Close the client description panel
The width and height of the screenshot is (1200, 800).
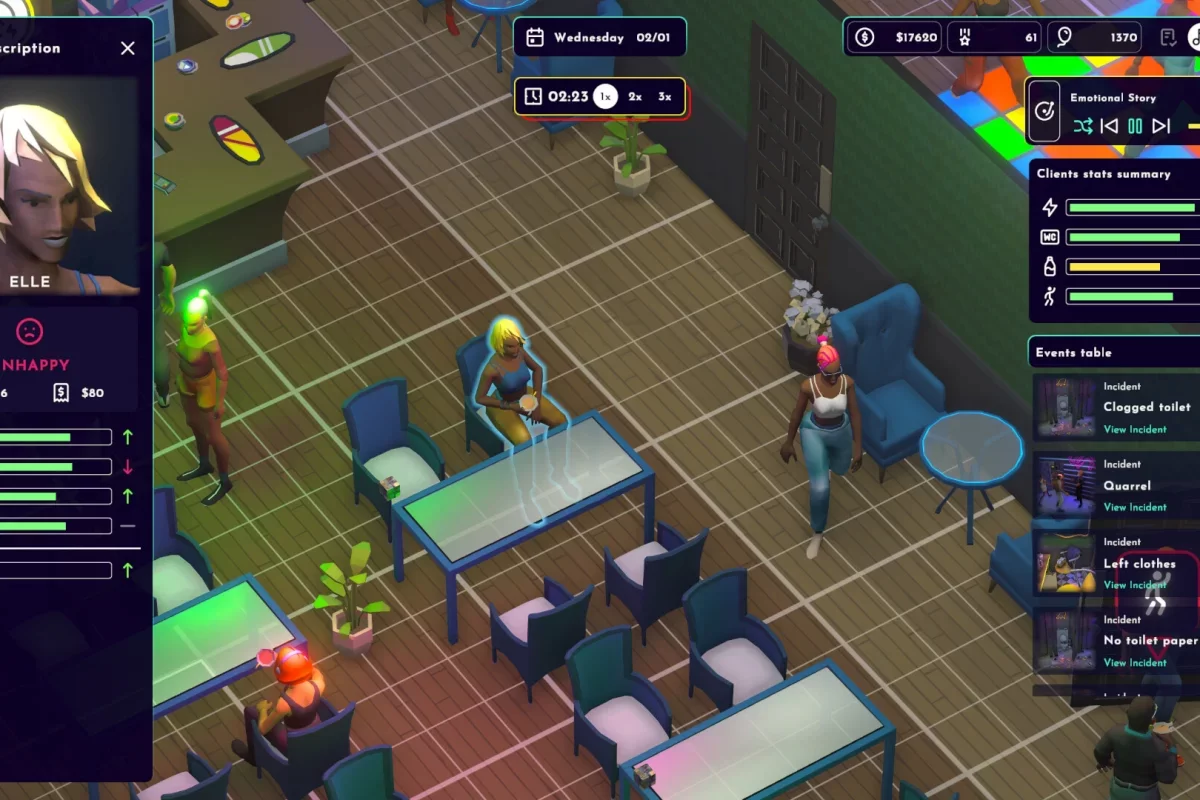pos(127,48)
